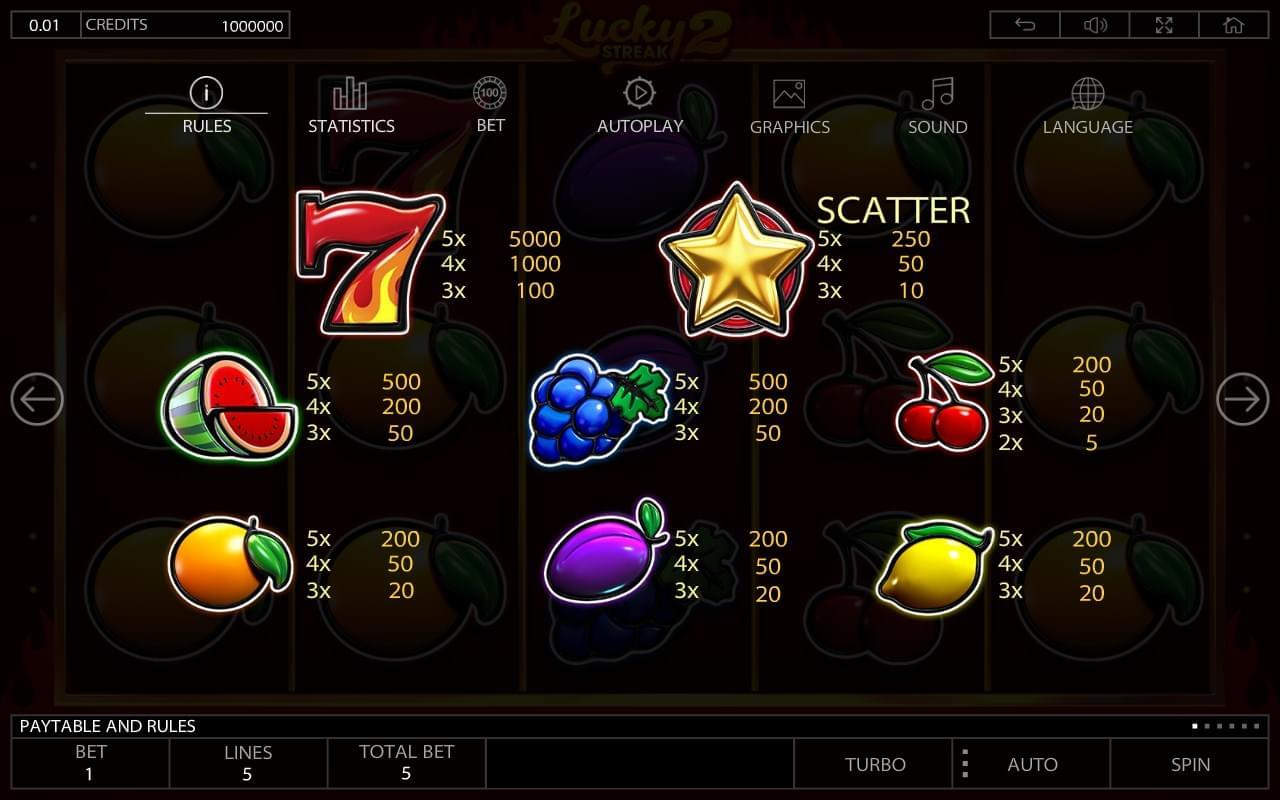Switch to the Sound tab
This screenshot has height=800, width=1280.
coord(937,108)
